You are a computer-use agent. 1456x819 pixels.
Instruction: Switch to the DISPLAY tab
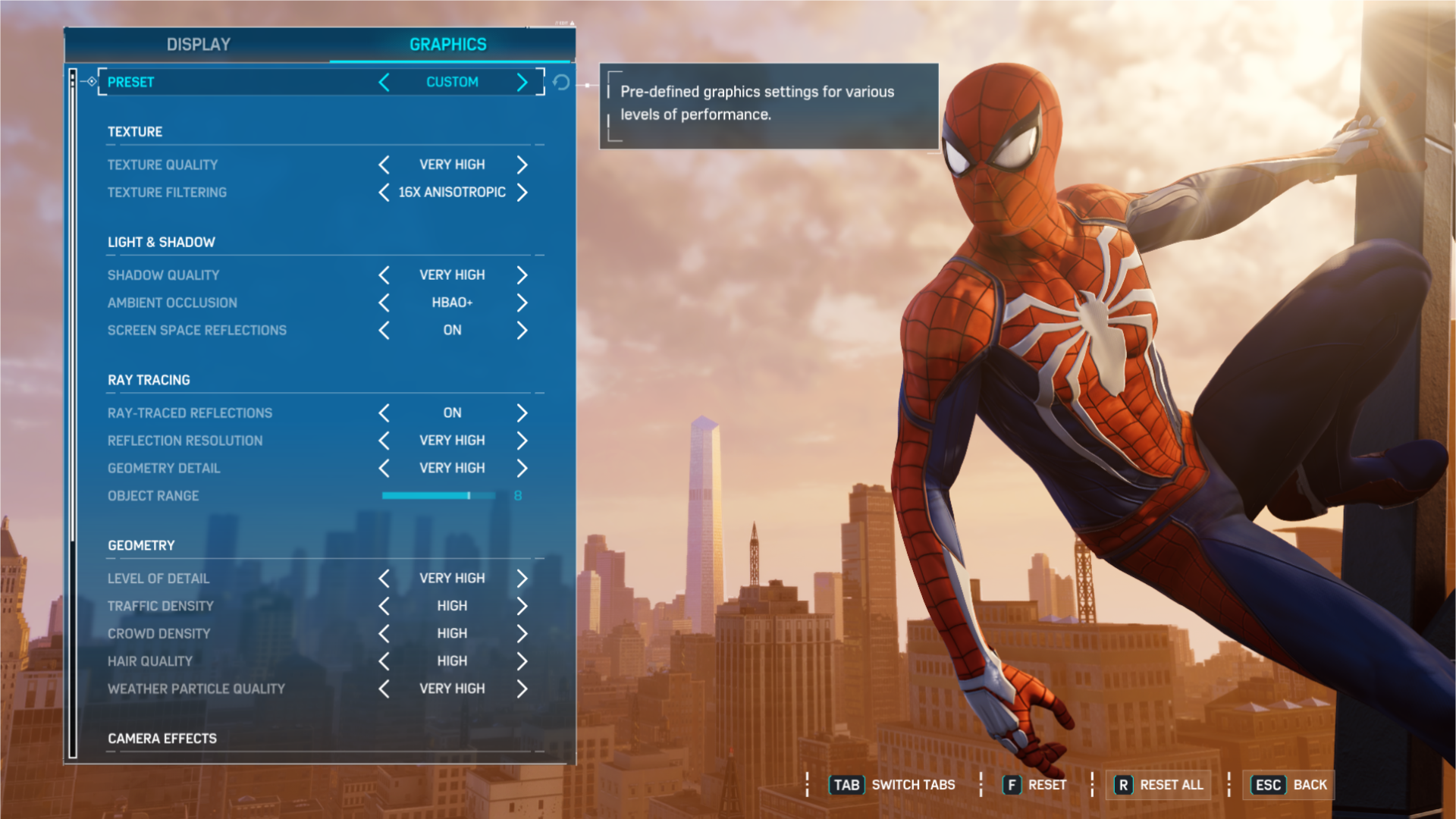click(x=197, y=44)
